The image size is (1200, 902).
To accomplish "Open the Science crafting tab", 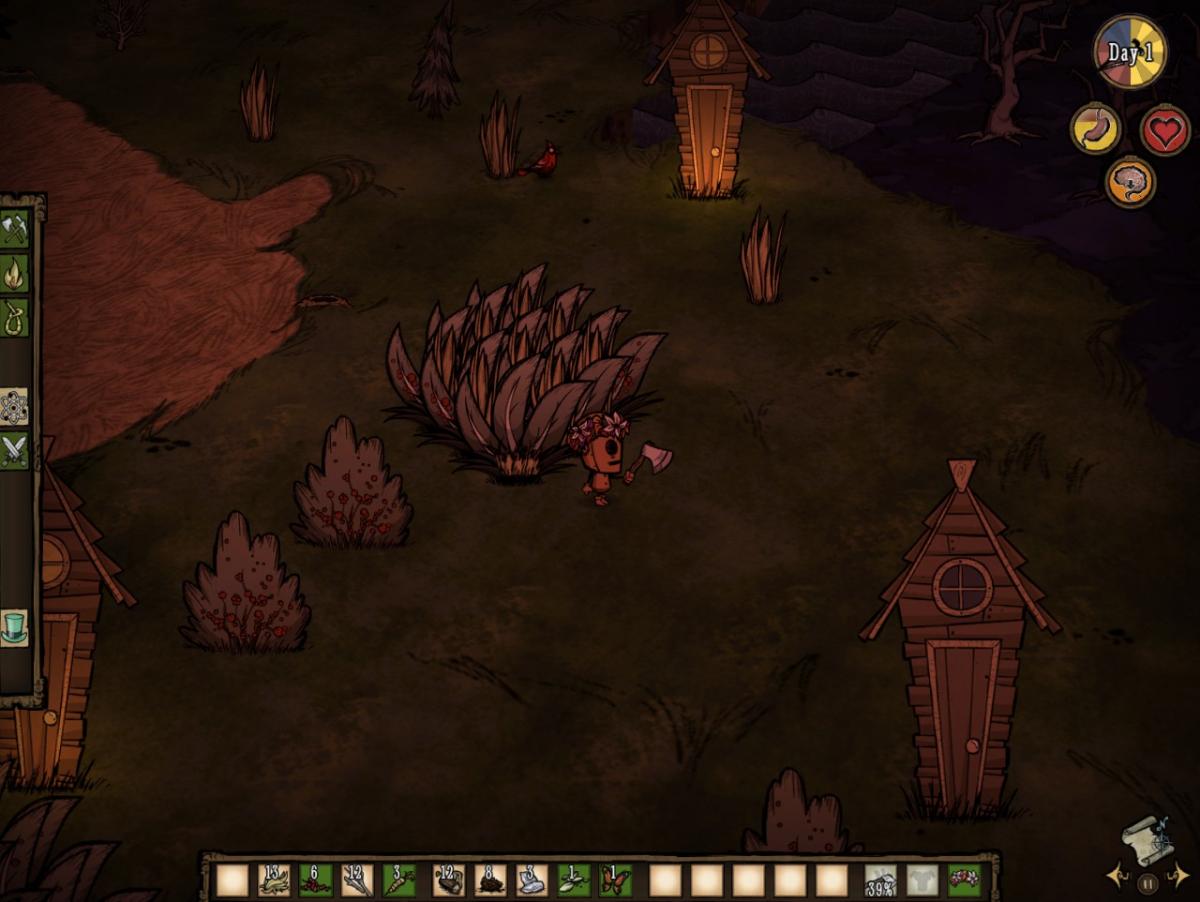I will (x=14, y=406).
